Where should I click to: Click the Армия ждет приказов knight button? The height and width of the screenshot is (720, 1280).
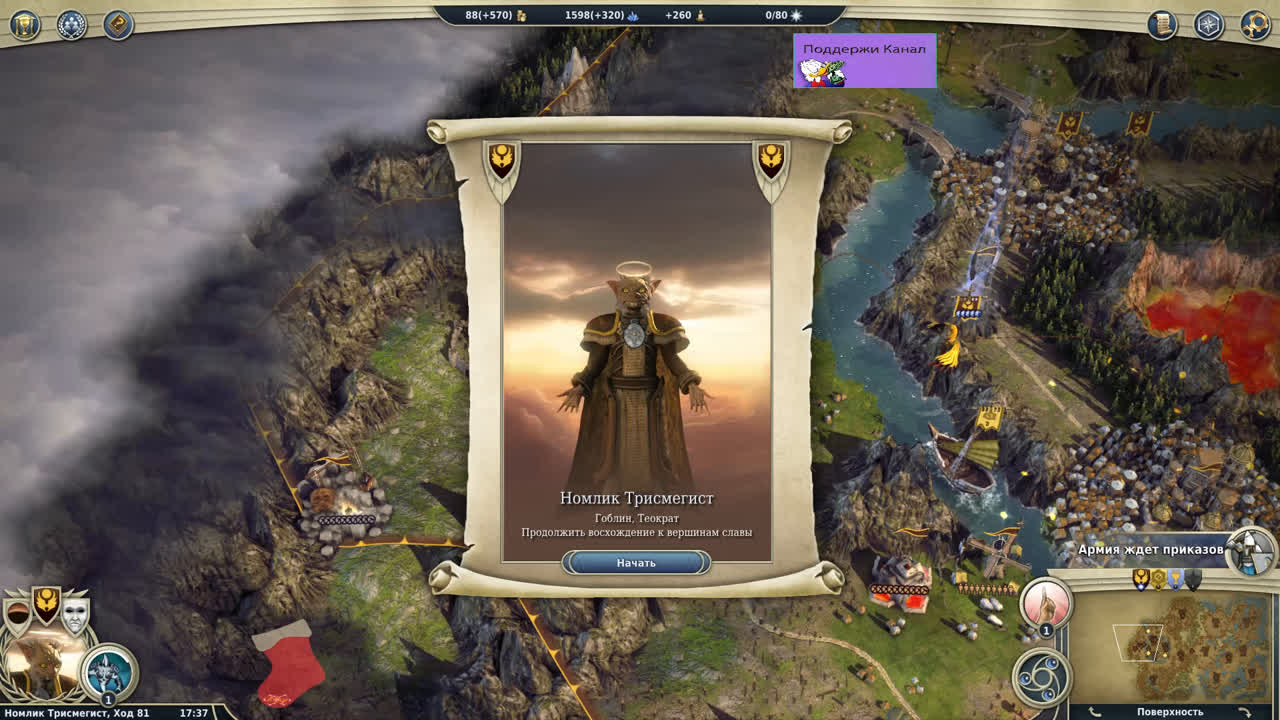(x=1250, y=551)
